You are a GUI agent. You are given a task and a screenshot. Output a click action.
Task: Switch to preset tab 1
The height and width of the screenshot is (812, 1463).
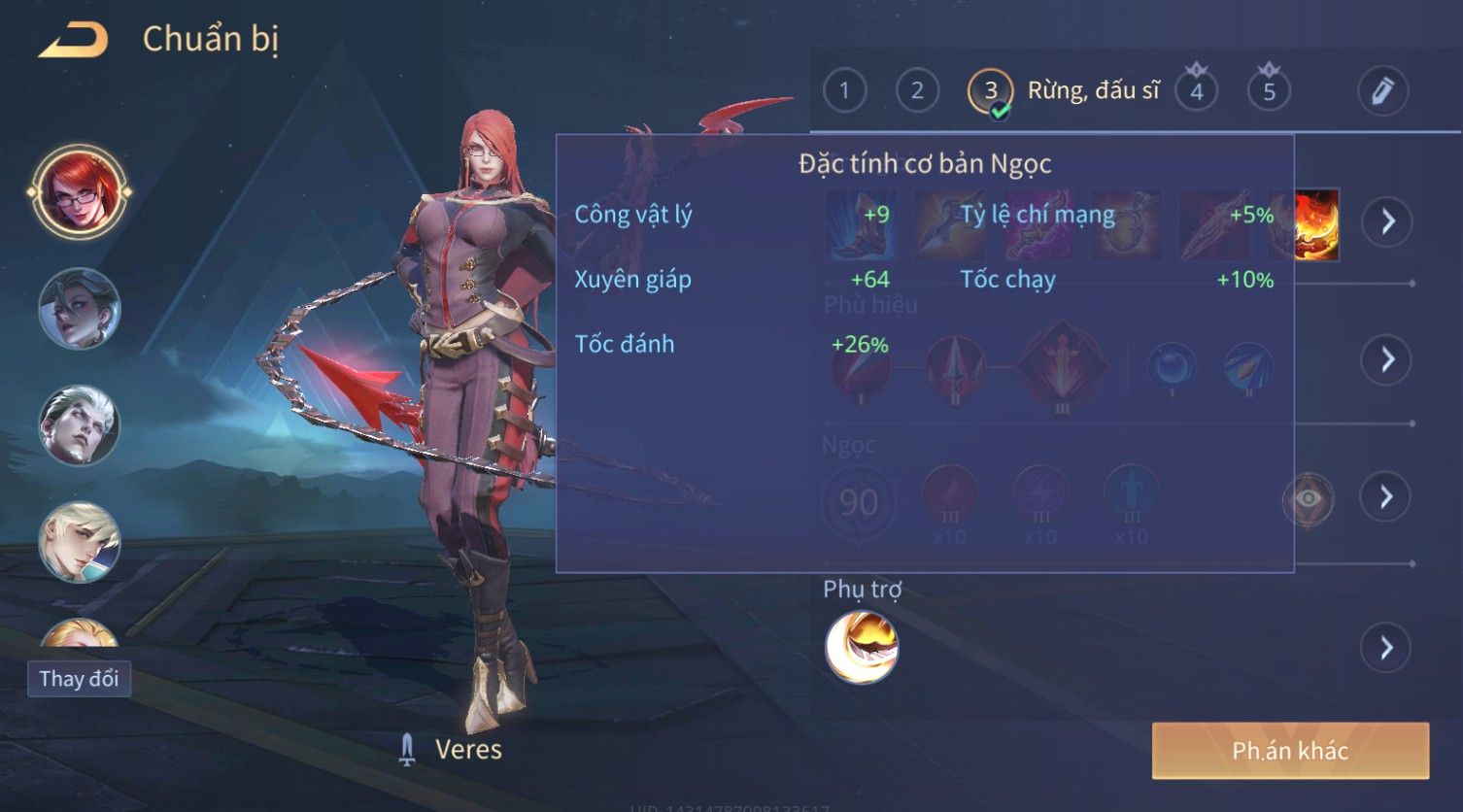tap(844, 91)
